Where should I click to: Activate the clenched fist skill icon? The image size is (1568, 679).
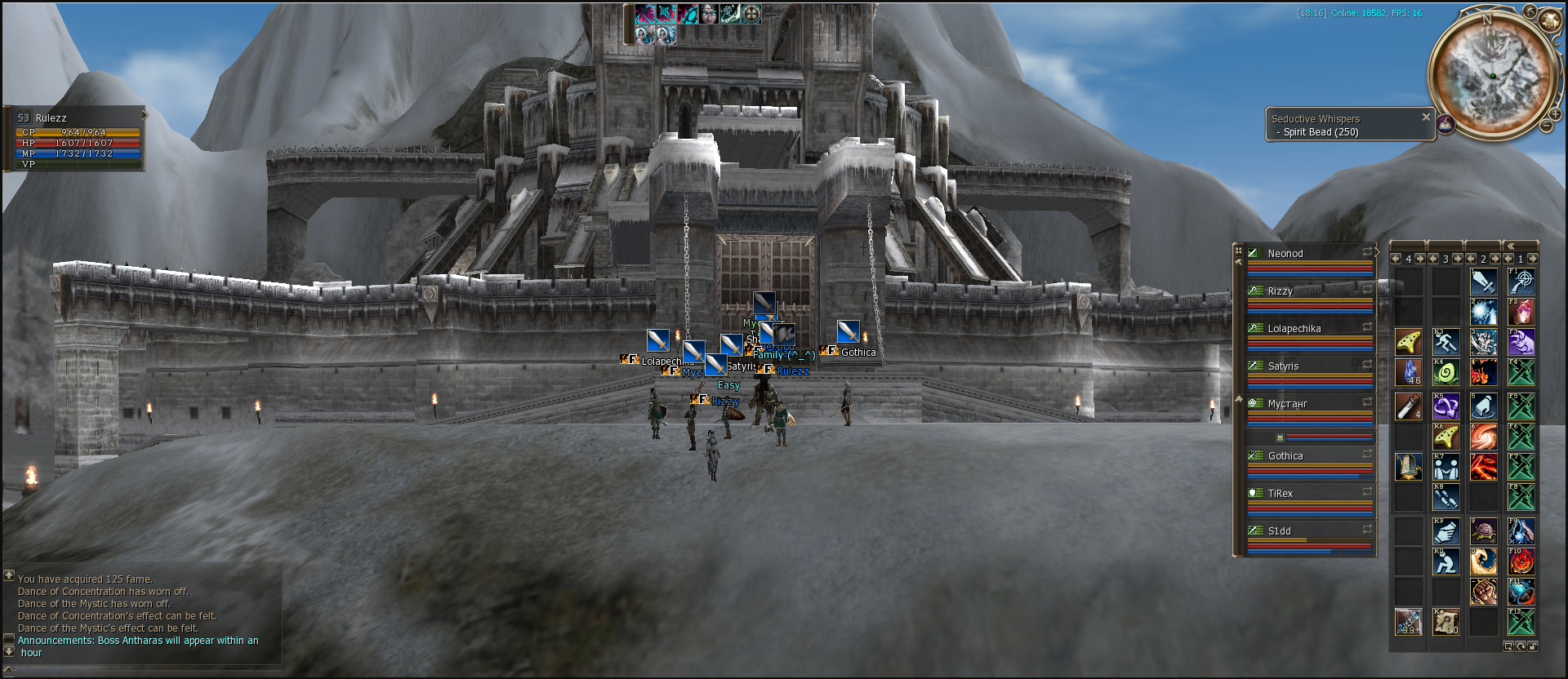point(1483,592)
